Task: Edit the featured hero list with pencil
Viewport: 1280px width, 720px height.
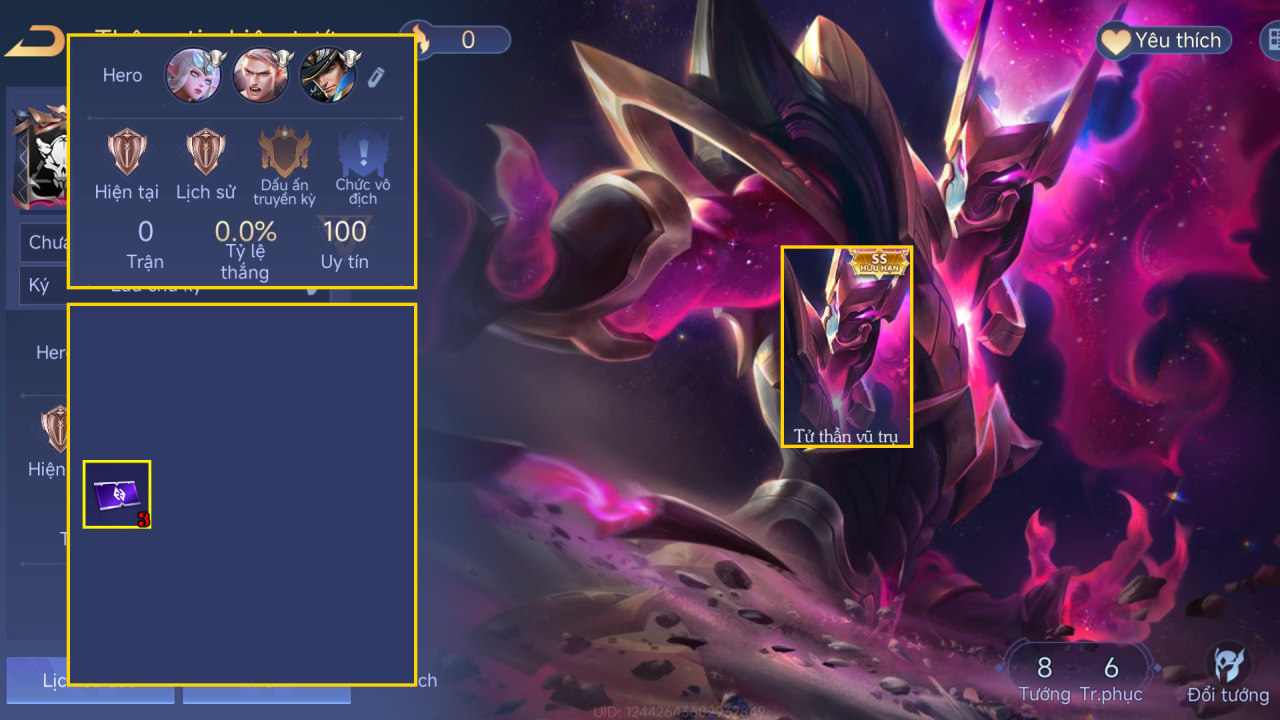Action: pos(376,77)
